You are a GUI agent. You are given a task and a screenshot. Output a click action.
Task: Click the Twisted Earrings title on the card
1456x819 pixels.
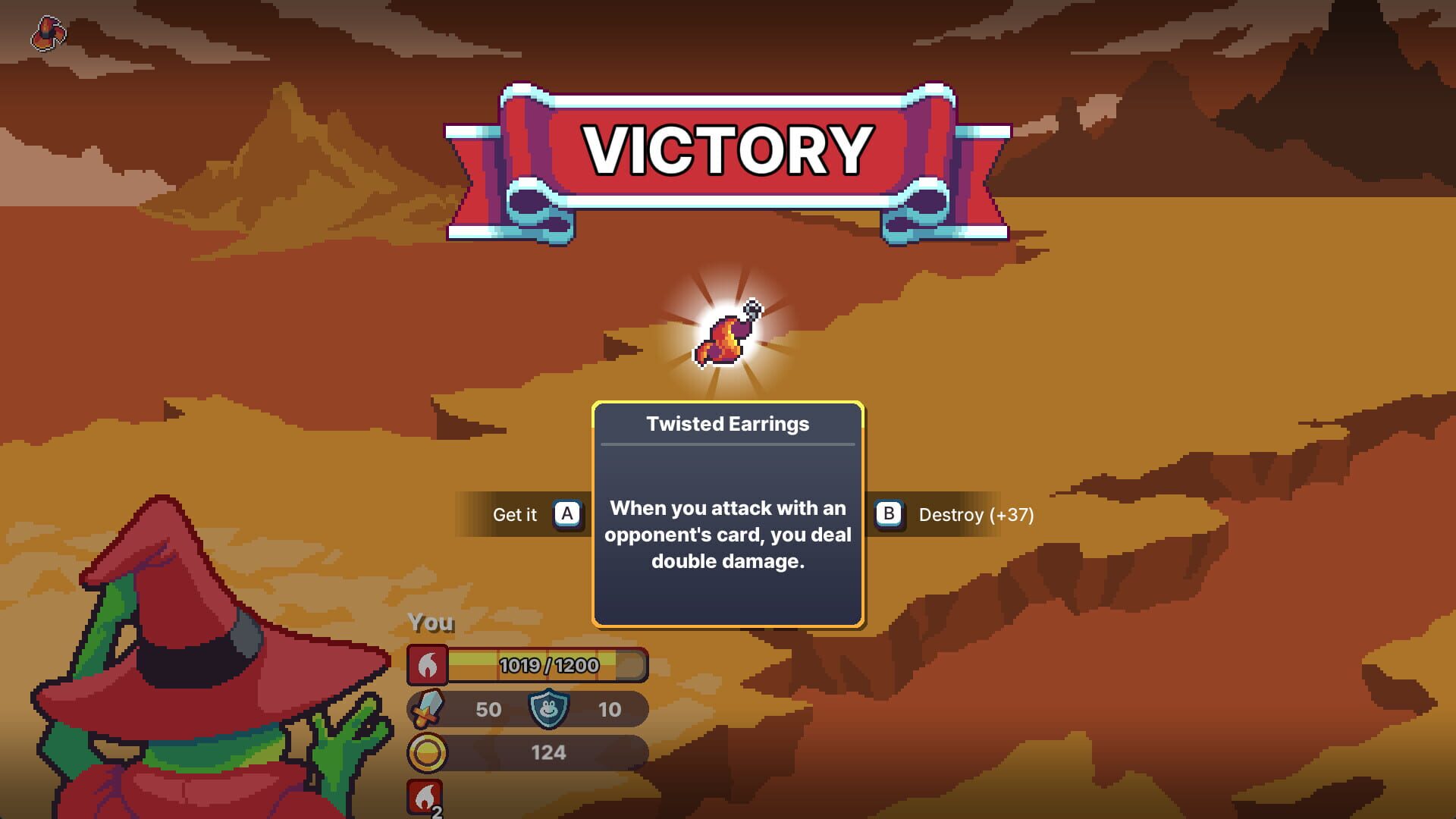727,424
